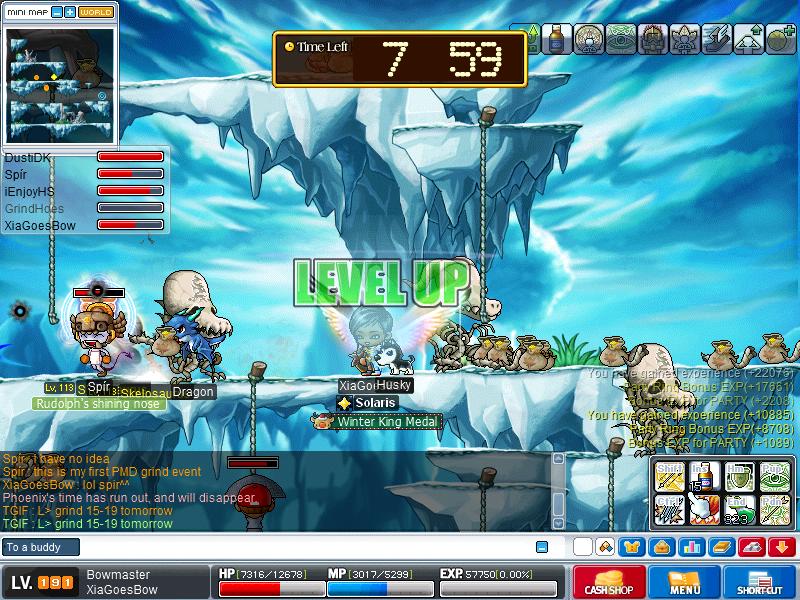Image resolution: width=800 pixels, height=600 pixels.
Task: Click the potion bottle buff icon
Action: [x=557, y=37]
